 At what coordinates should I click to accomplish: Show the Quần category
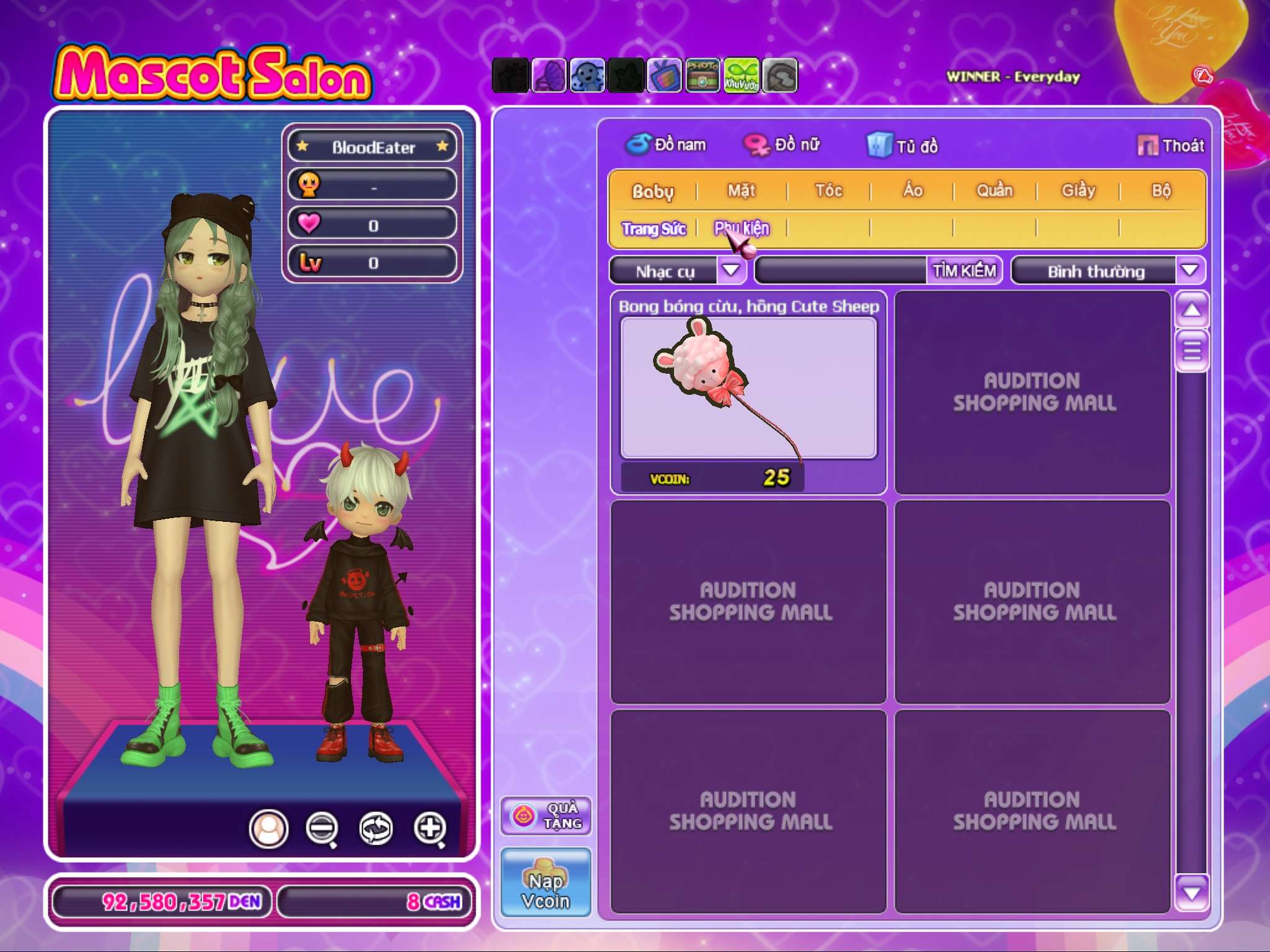click(994, 190)
